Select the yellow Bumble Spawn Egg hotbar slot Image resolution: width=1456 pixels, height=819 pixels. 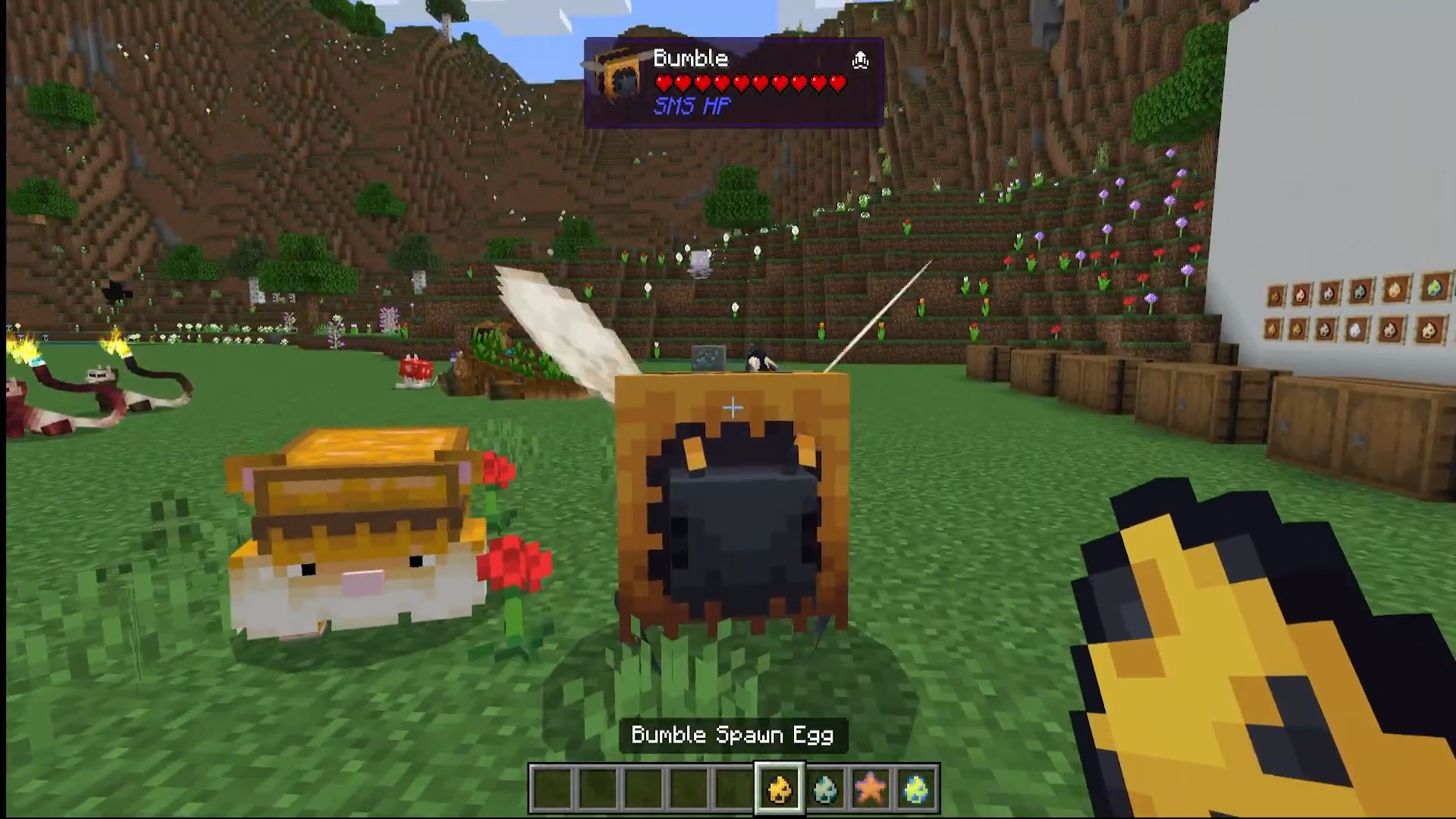[779, 789]
